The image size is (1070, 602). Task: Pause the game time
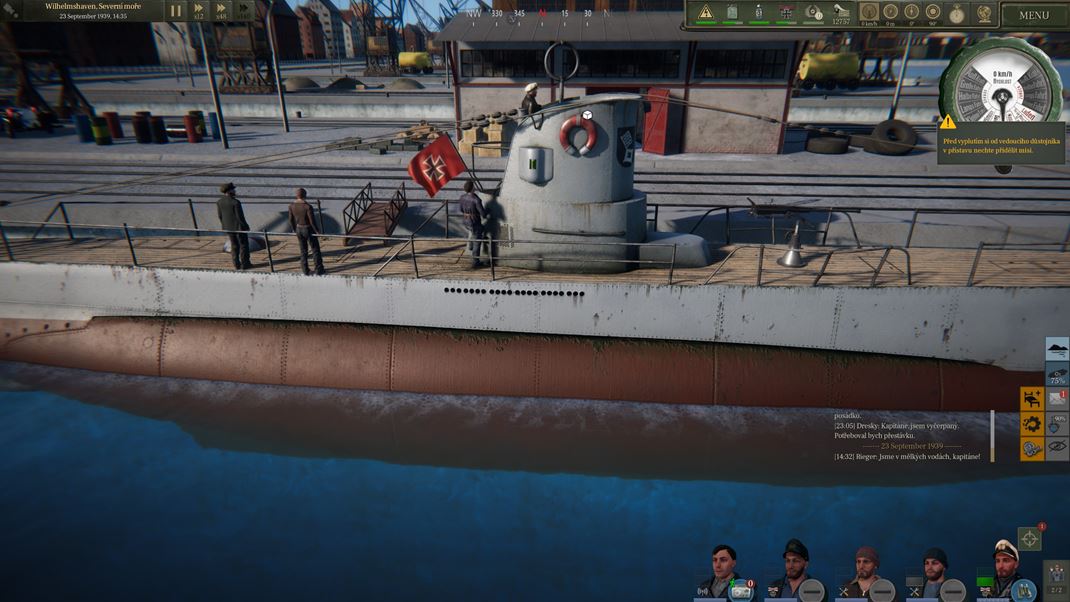176,11
